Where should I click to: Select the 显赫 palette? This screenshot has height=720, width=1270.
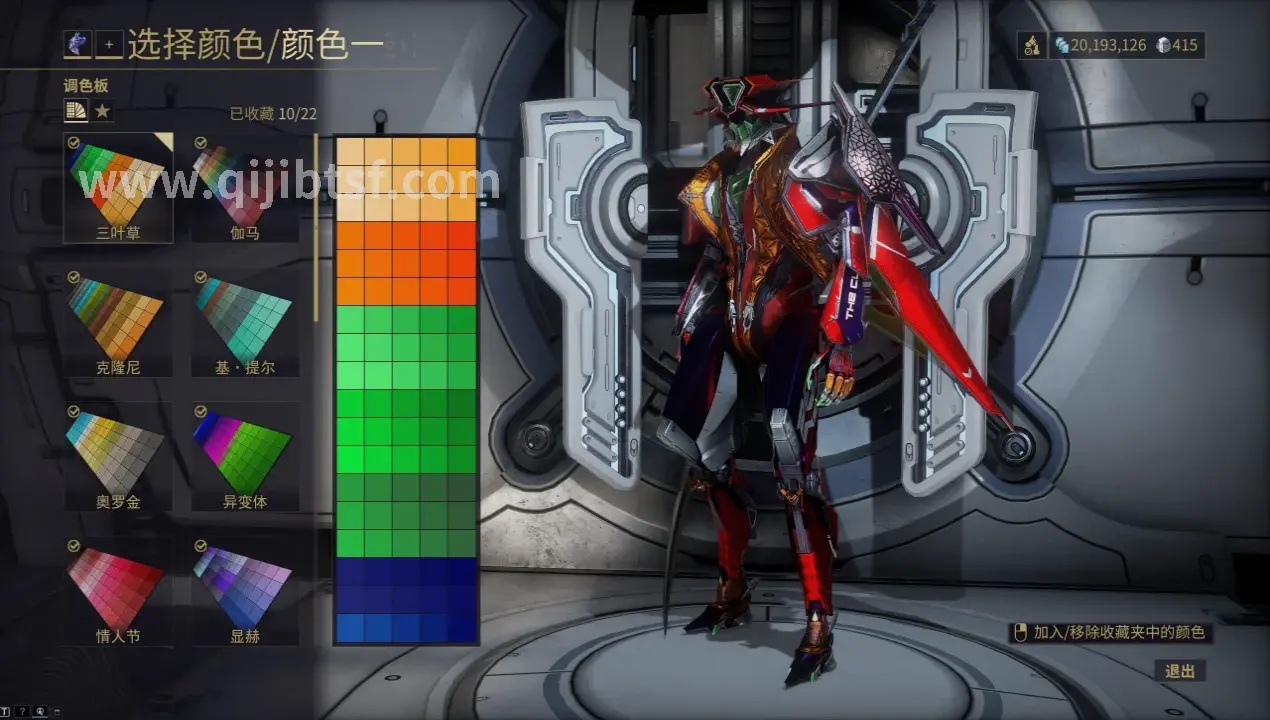245,588
